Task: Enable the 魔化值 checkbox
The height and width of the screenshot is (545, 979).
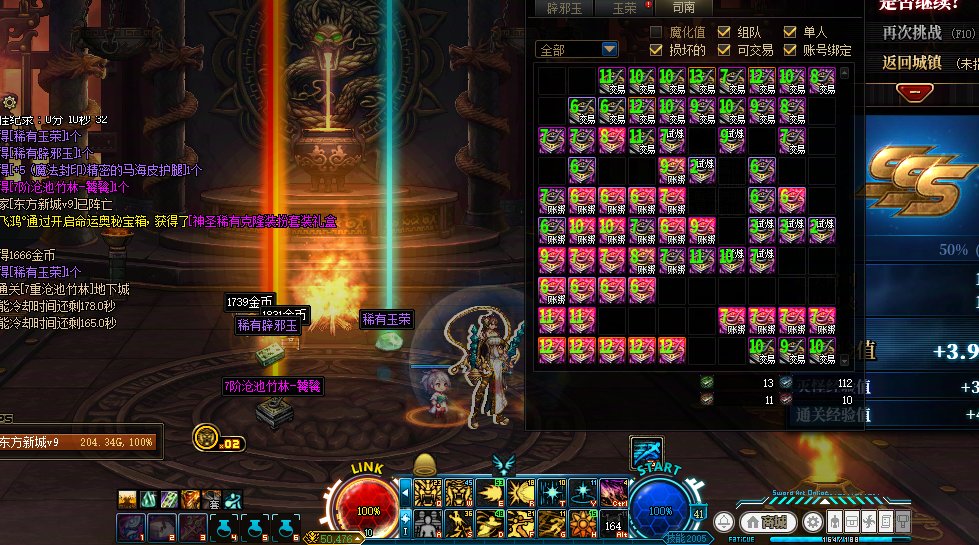Action: pyautogui.click(x=657, y=32)
